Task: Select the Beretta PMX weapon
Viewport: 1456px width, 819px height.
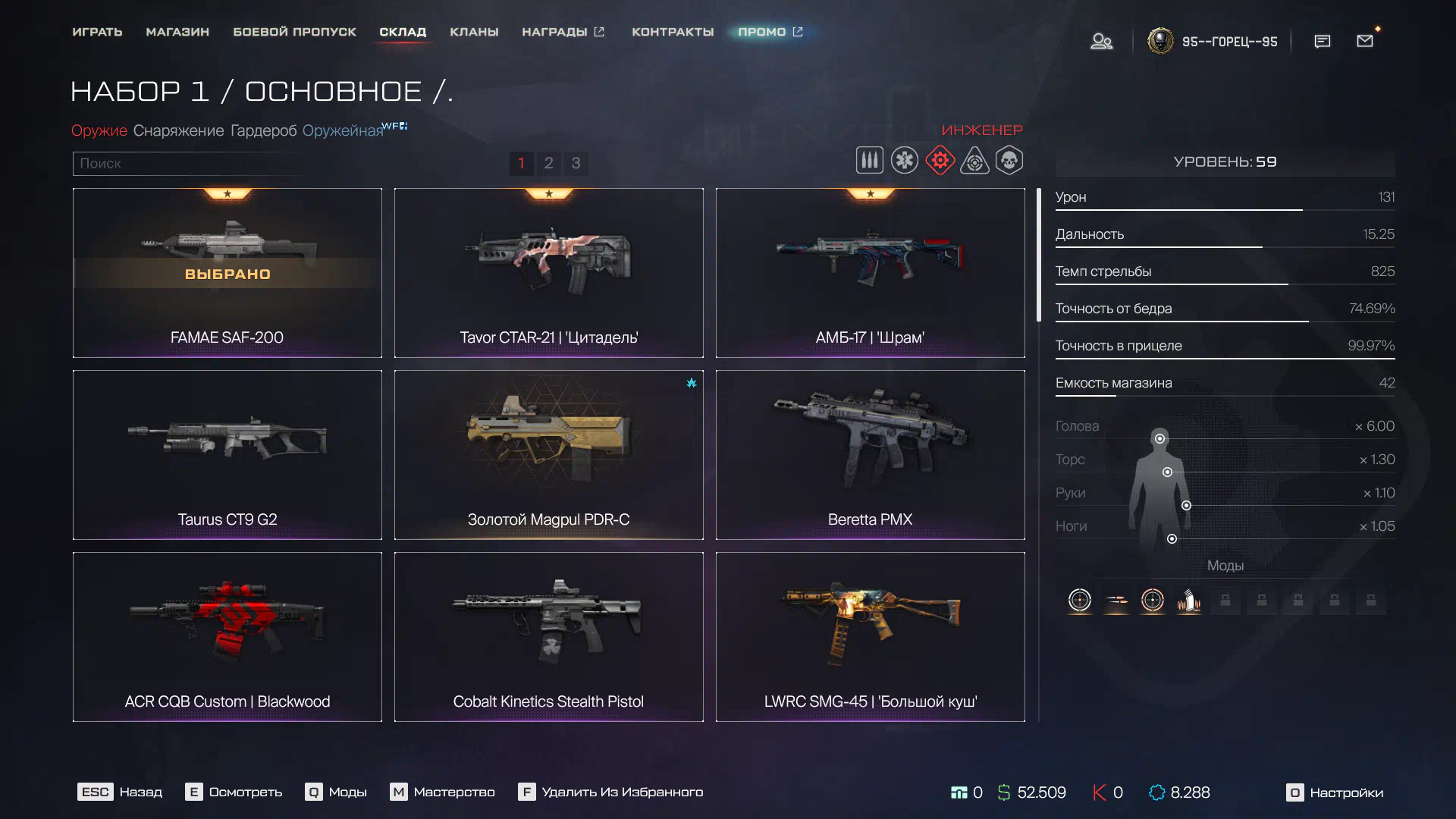Action: [x=870, y=455]
